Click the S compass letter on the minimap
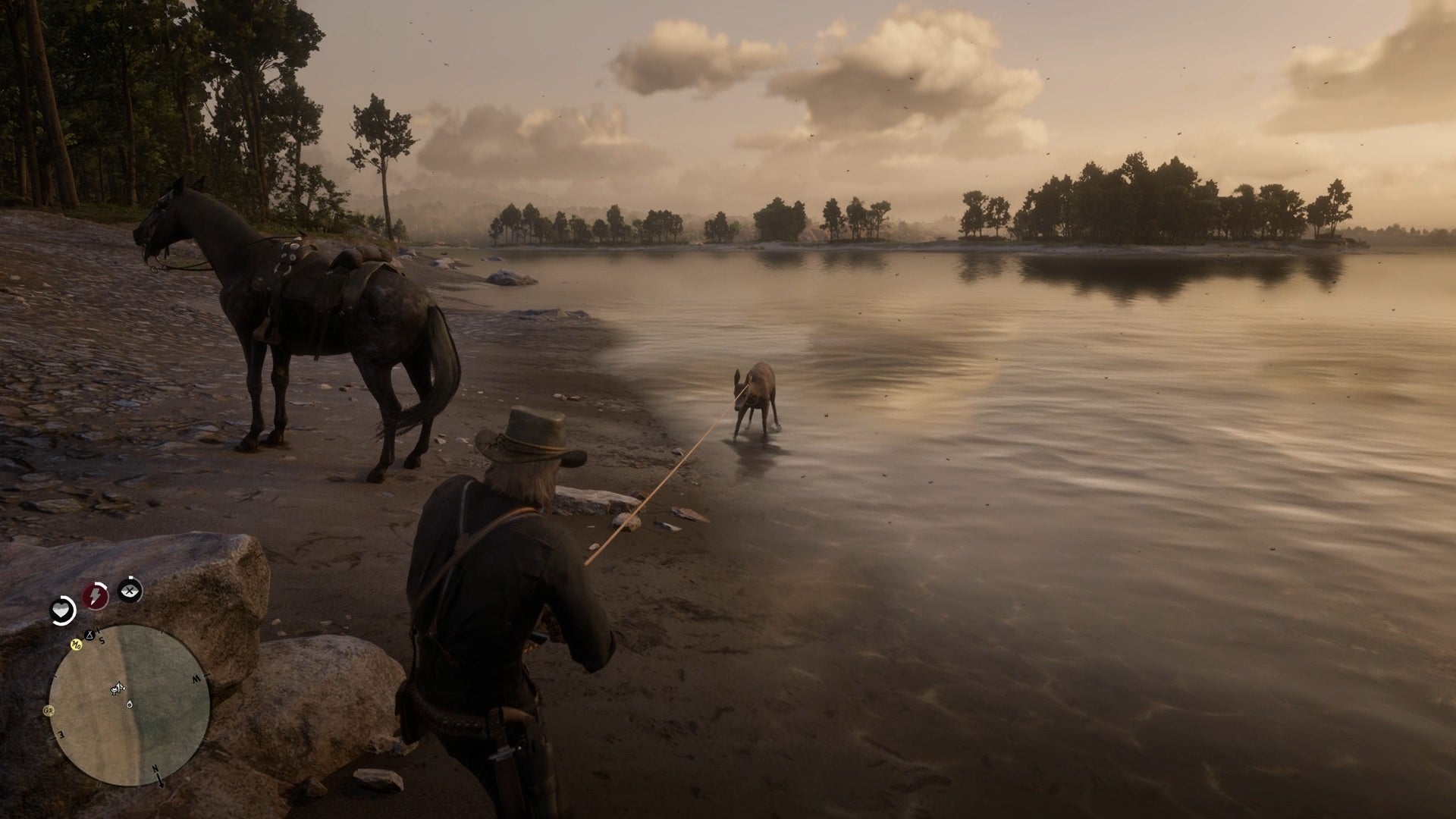 pyautogui.click(x=102, y=641)
